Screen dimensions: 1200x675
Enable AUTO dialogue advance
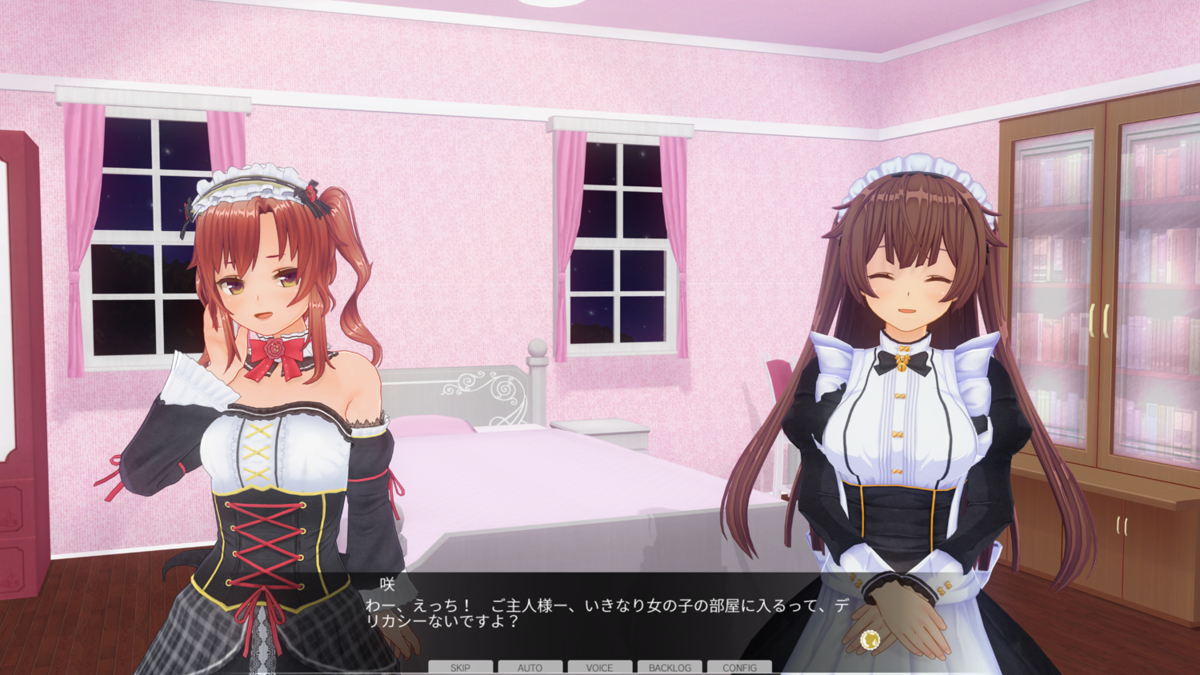pos(530,667)
